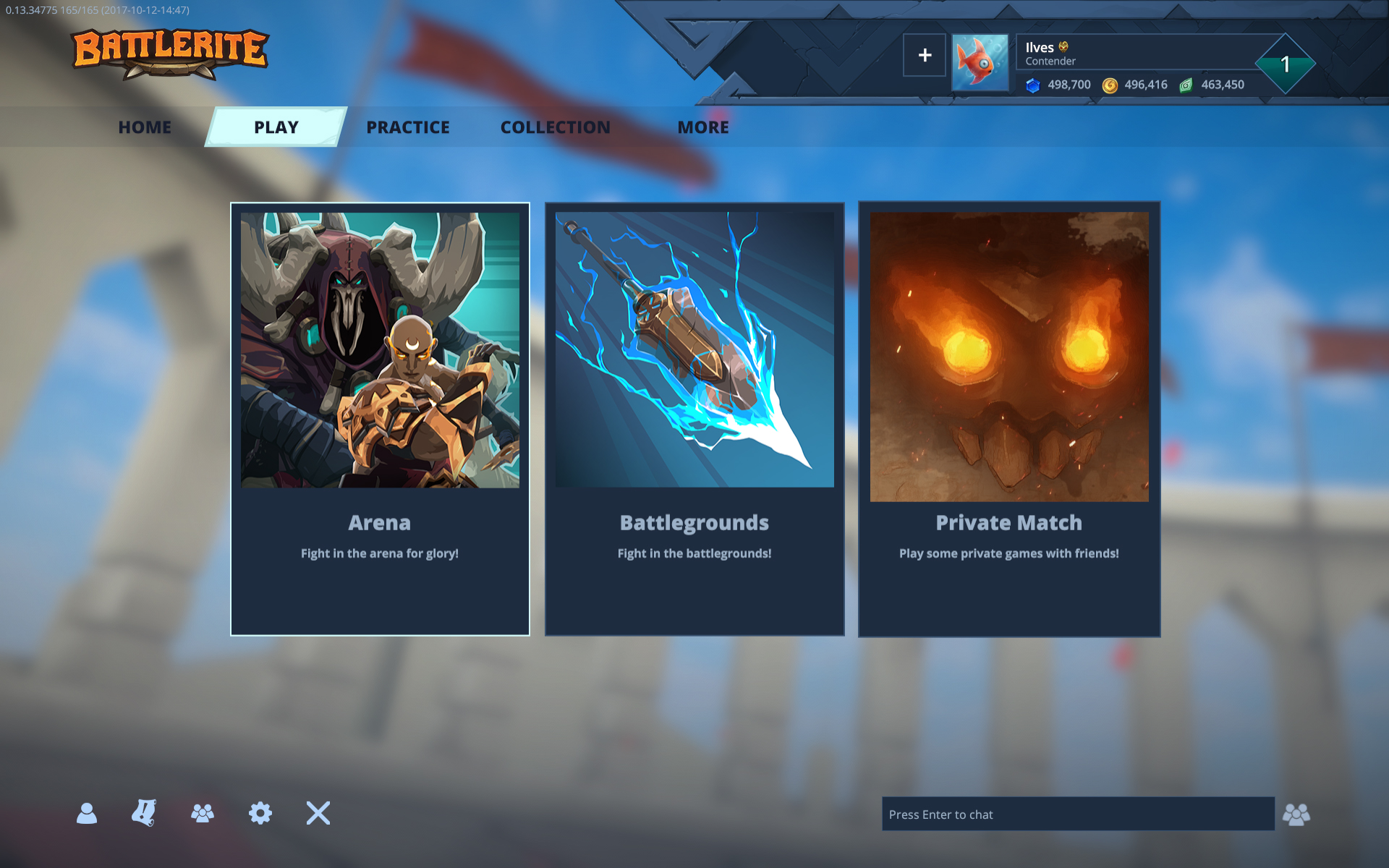The width and height of the screenshot is (1389, 868).
Task: Open the friends list icon in bottom toolbar
Action: pyautogui.click(x=202, y=814)
